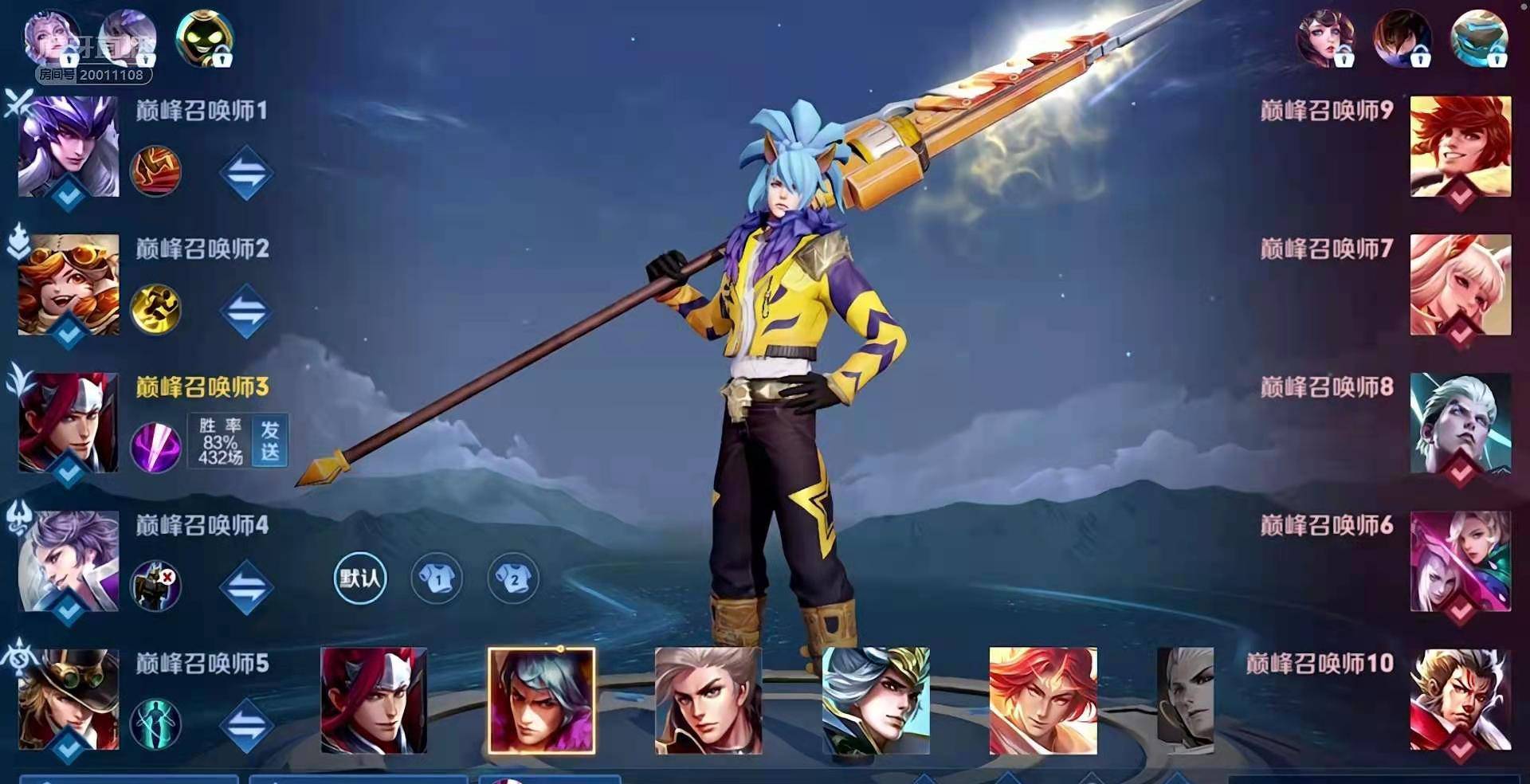This screenshot has width=1530, height=784.
Task: Pick the blue-haired gold-helmet hero portrait
Action: point(875,700)
